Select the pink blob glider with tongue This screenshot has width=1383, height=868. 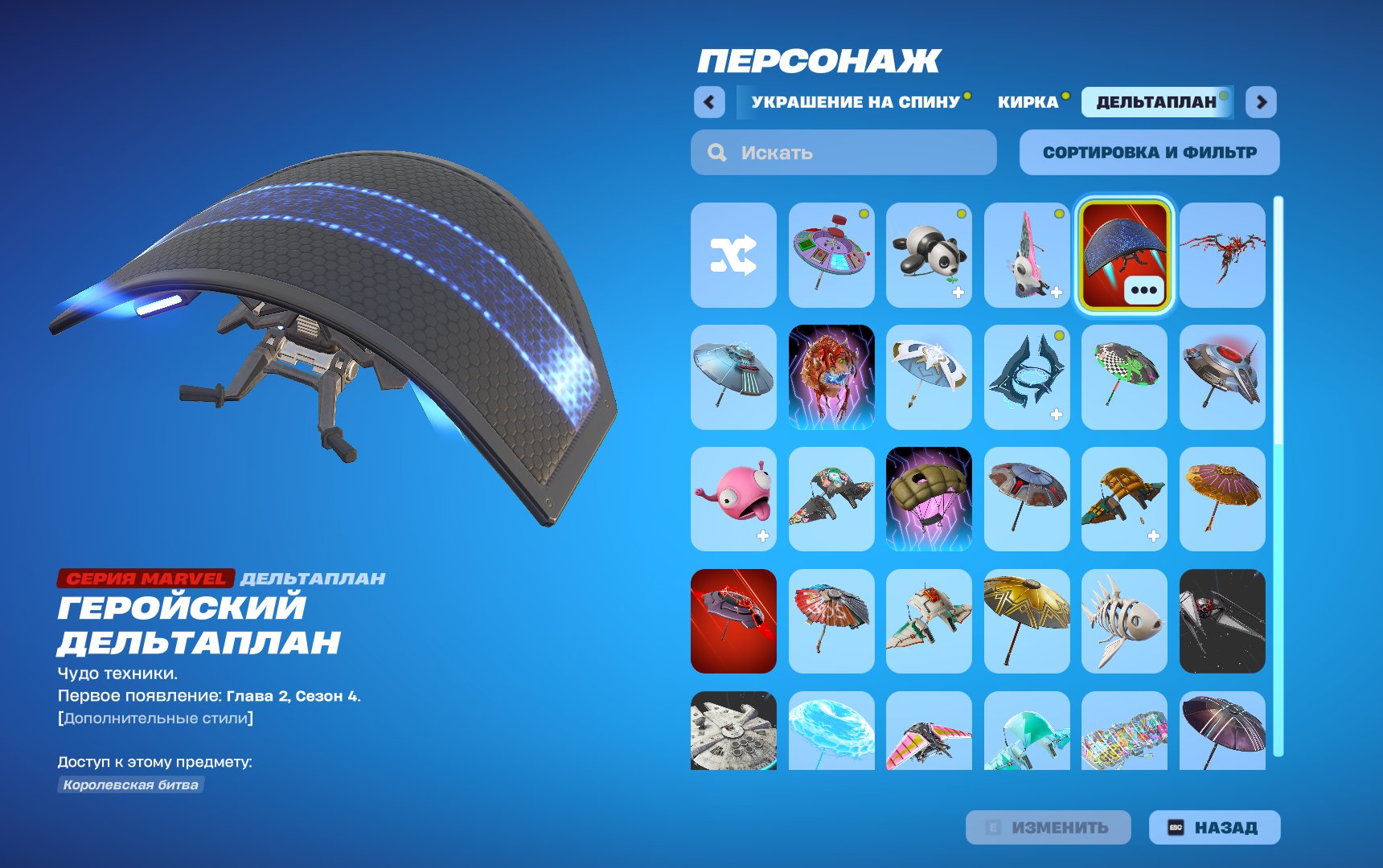click(x=733, y=498)
